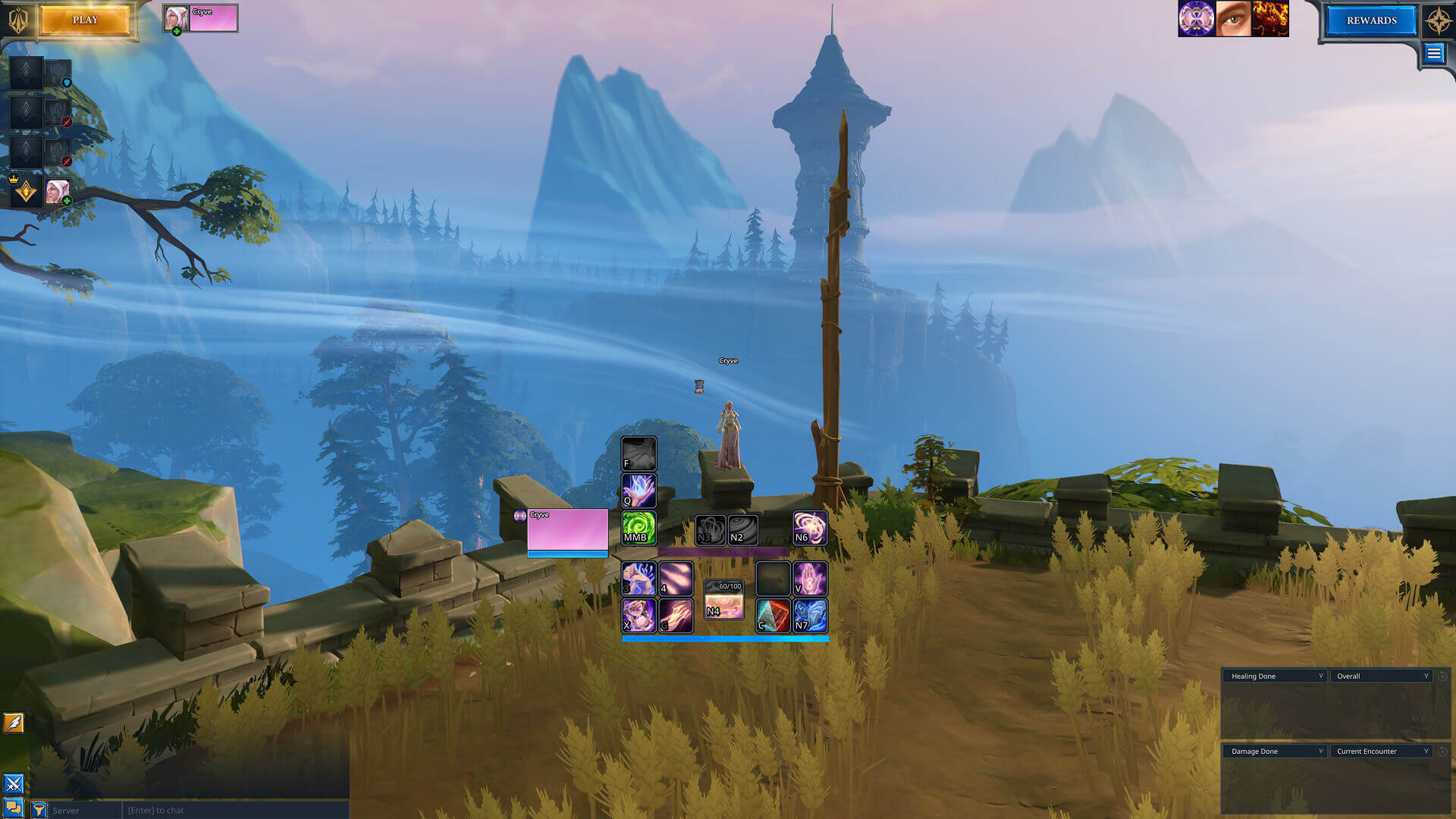The height and width of the screenshot is (819, 1456).
Task: Select the fiery buff icon
Action: pos(1270,19)
